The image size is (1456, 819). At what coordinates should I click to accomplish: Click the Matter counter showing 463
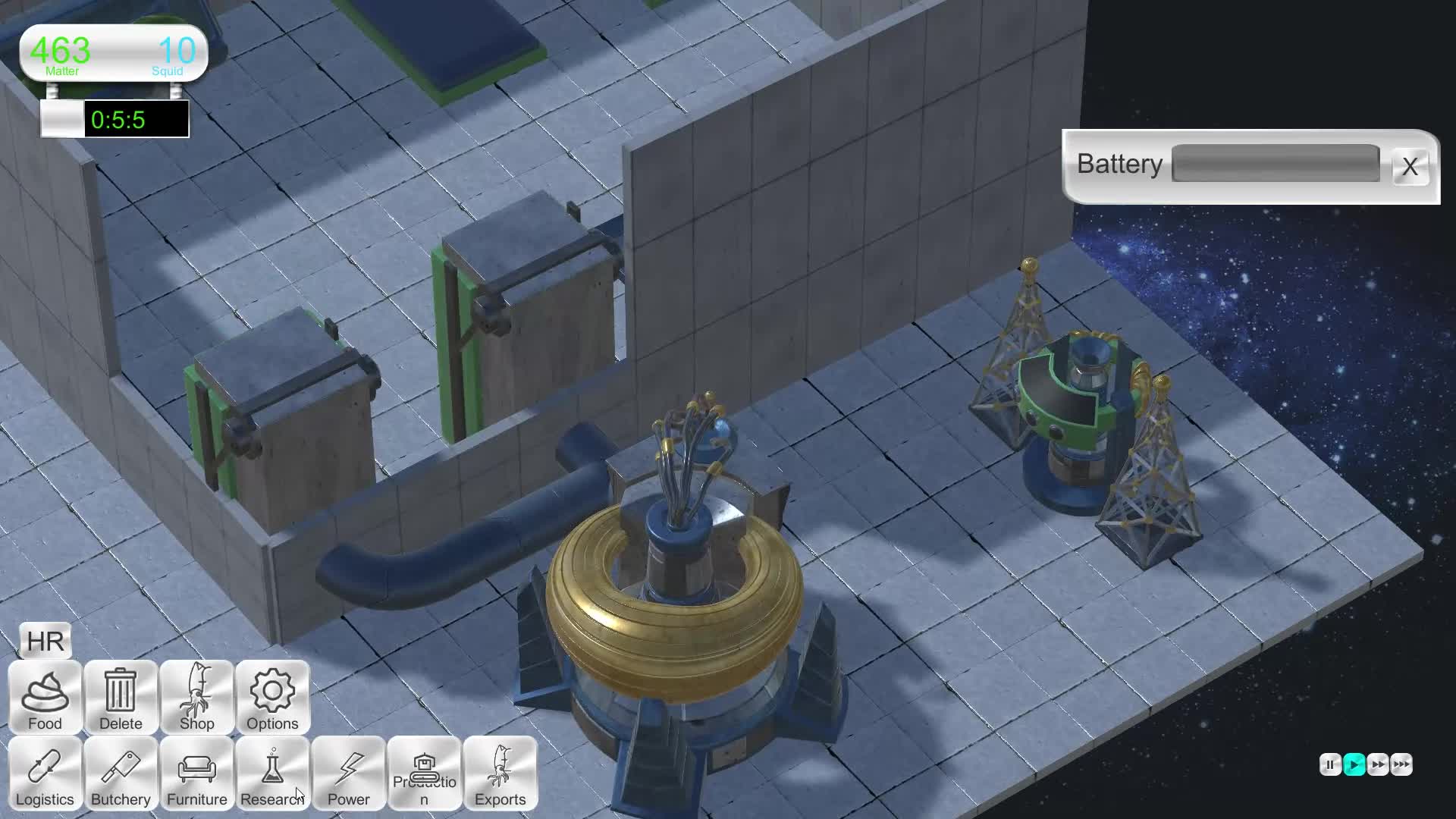[61, 52]
